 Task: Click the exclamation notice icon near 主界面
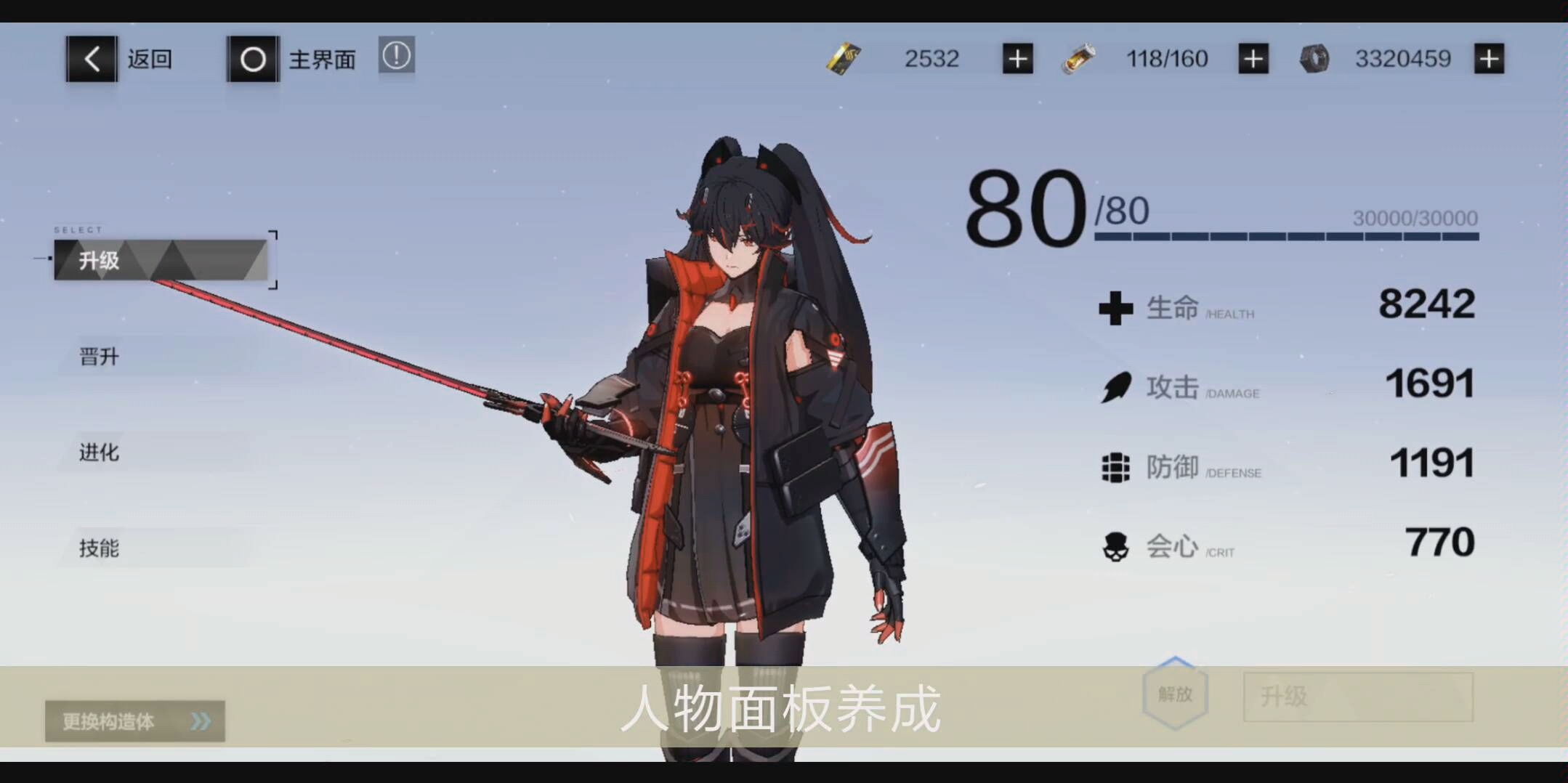(x=396, y=56)
